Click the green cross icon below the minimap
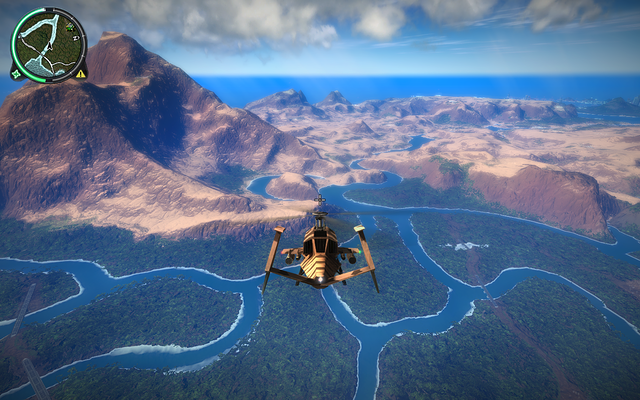 (x=16, y=73)
